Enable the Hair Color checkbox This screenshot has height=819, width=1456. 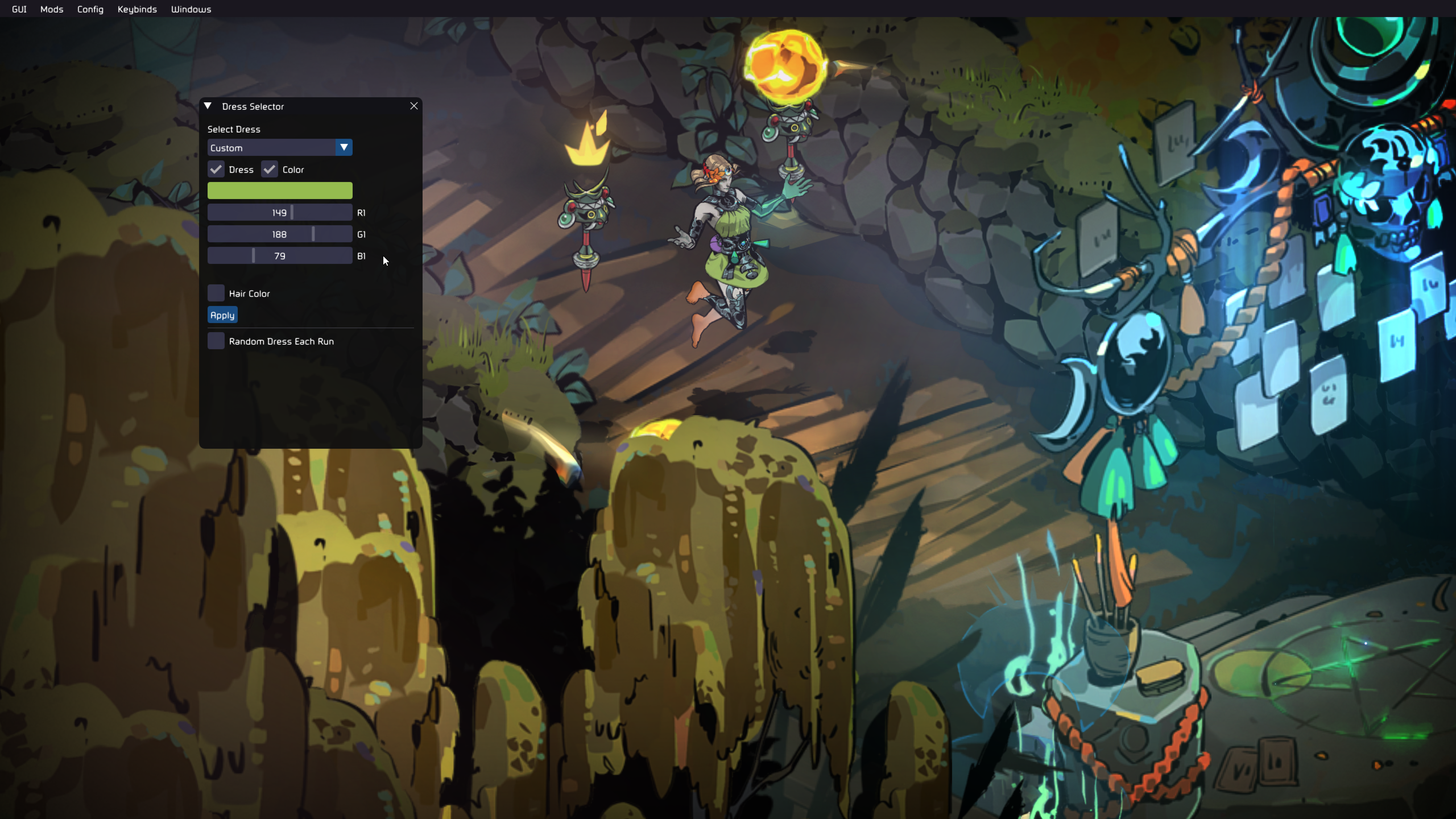pos(216,293)
